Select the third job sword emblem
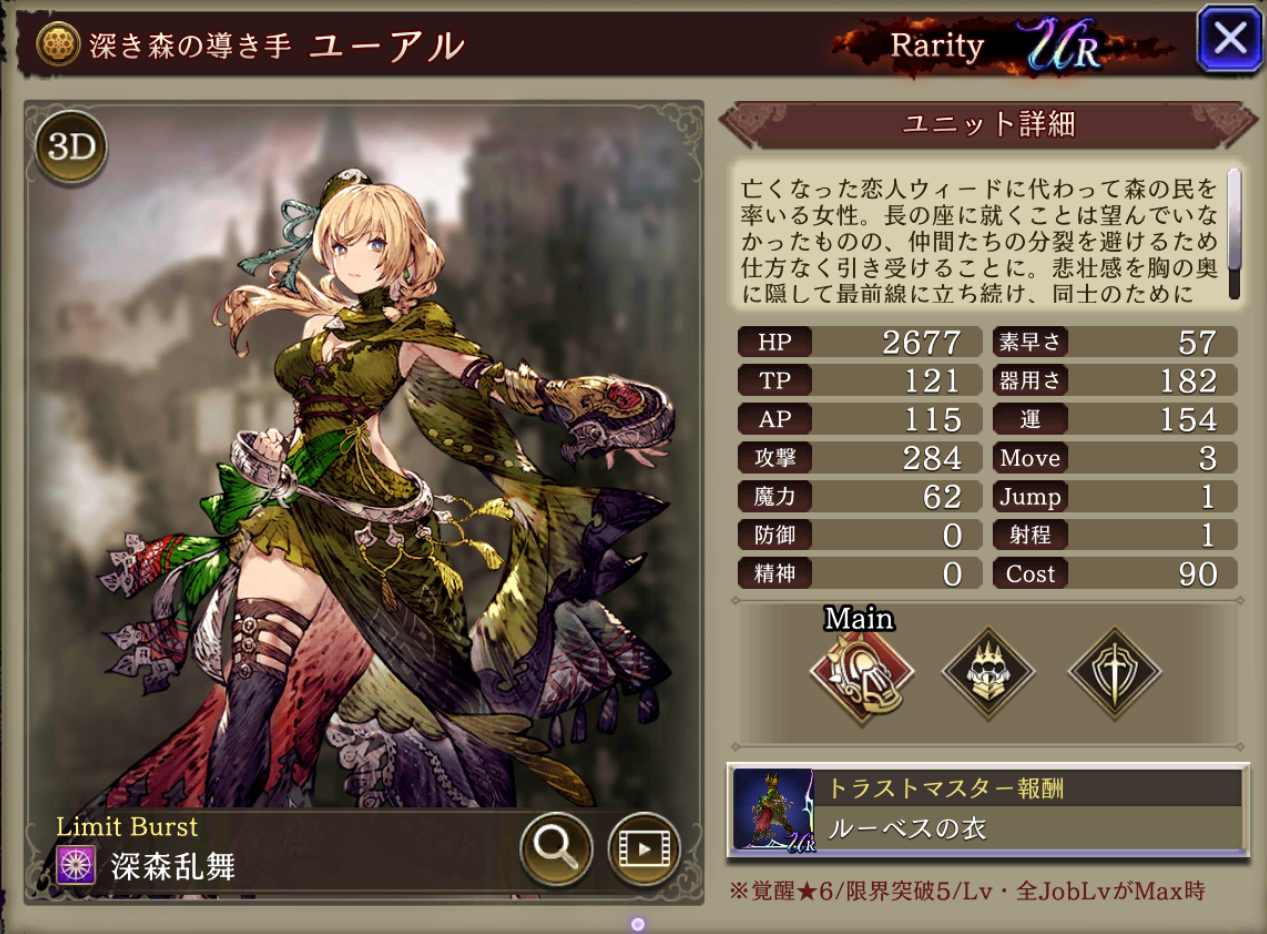Screen dimensions: 1267x934 [1114, 671]
